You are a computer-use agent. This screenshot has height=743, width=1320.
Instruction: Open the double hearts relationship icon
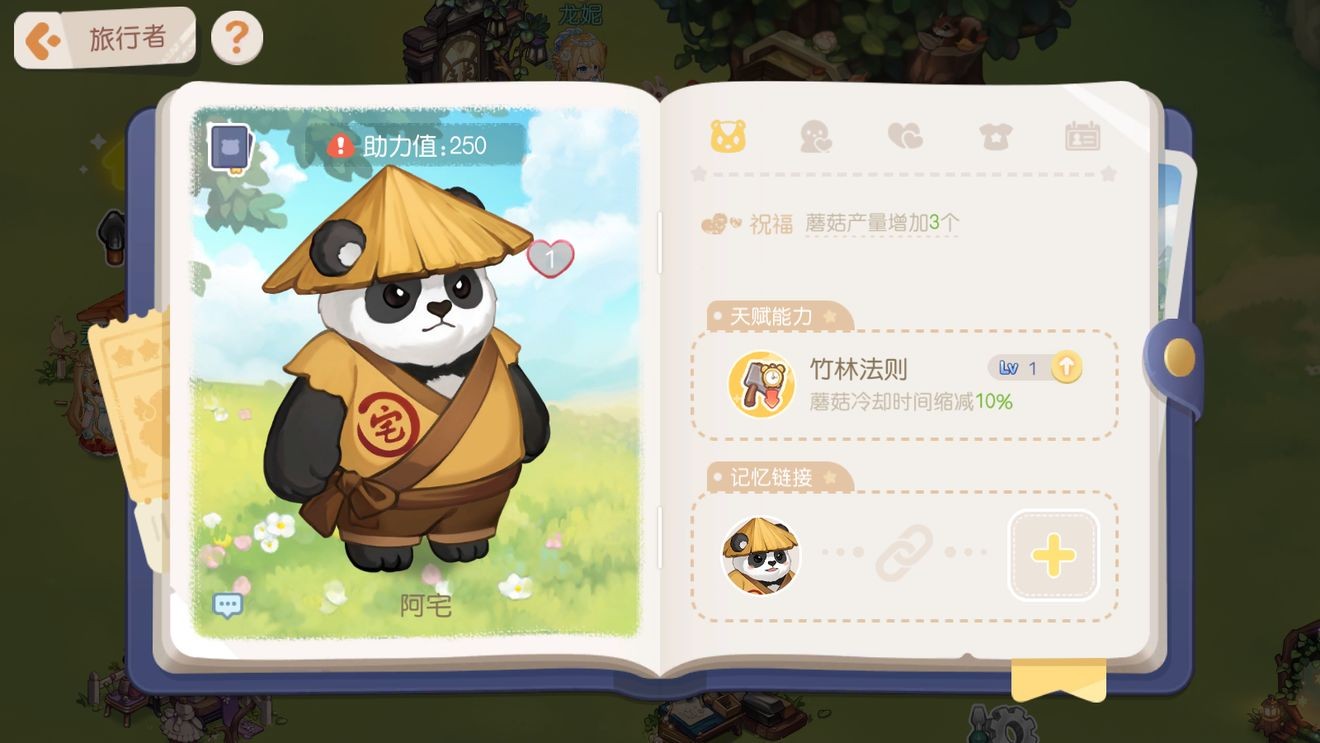[x=905, y=137]
